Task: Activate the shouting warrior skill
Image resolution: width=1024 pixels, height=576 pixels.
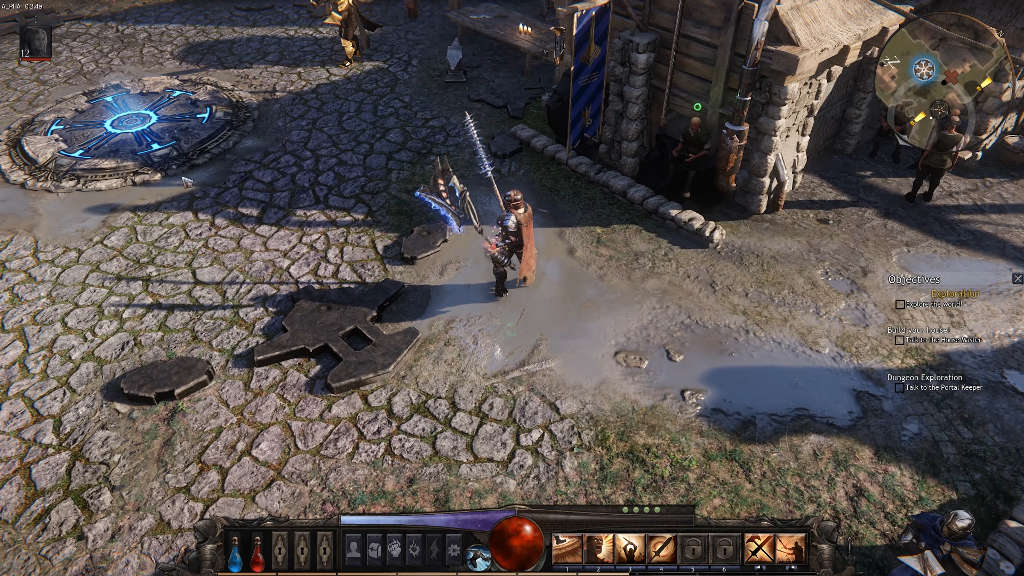Action: [x=598, y=548]
